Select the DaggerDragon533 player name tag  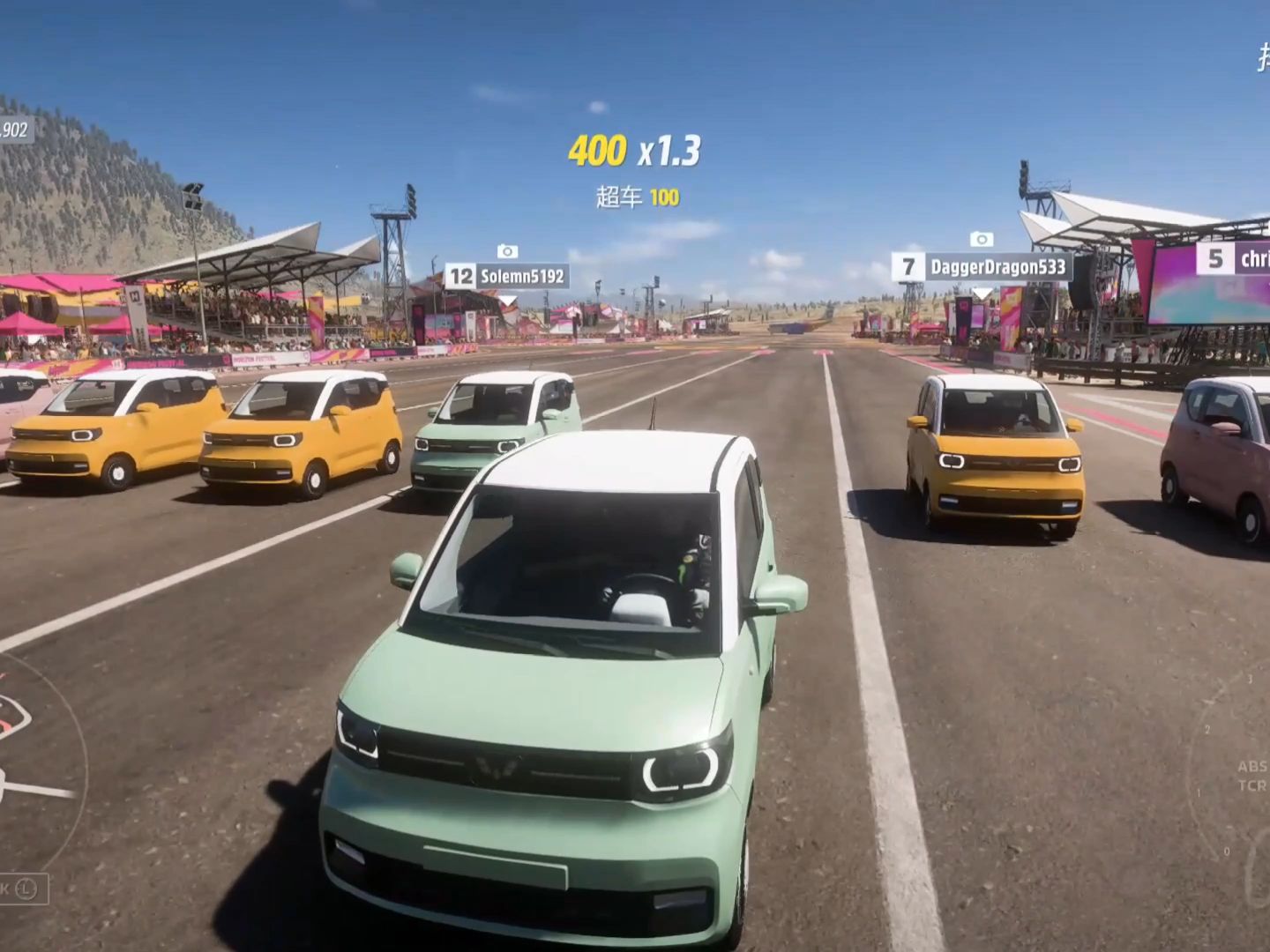click(x=981, y=266)
